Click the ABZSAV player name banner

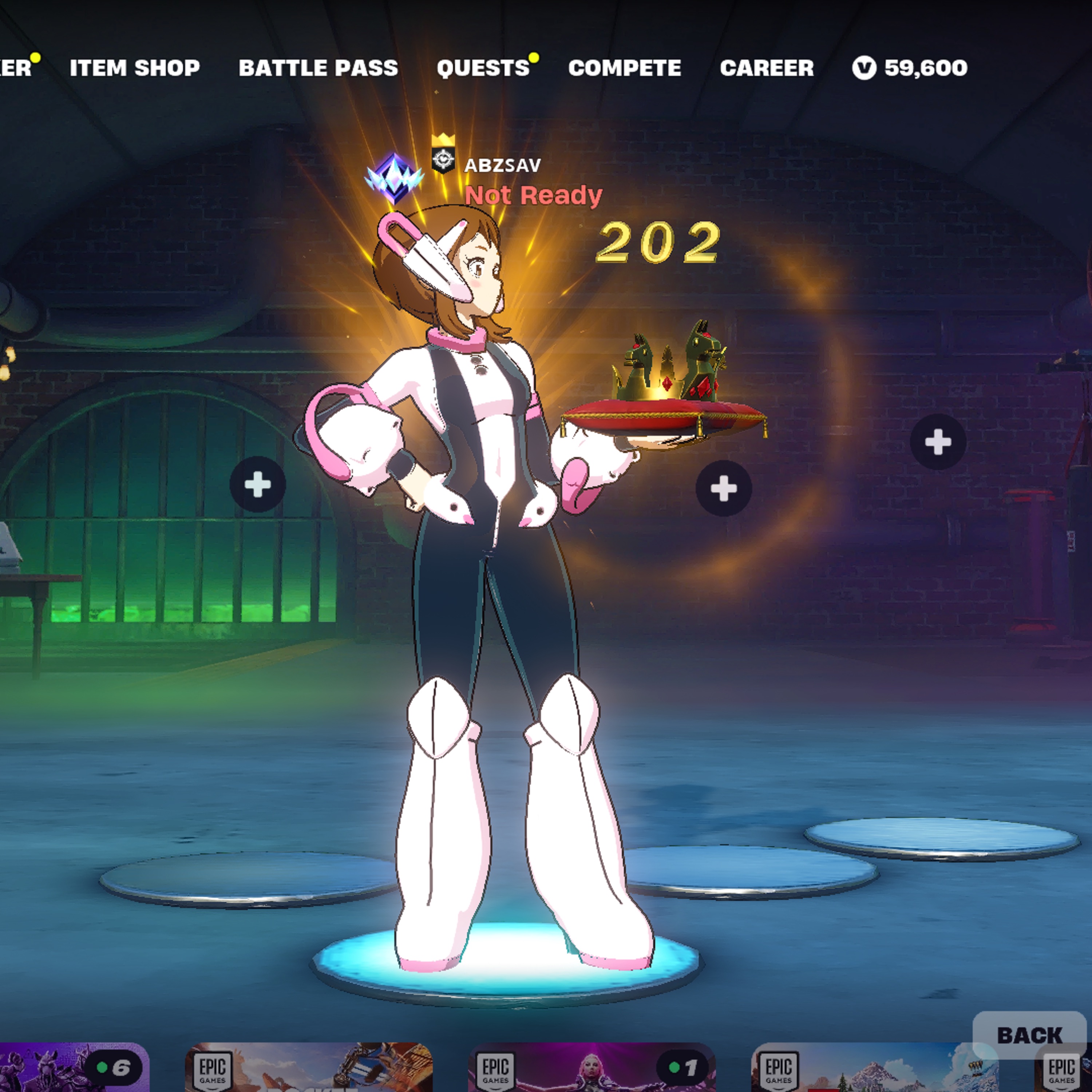pyautogui.click(x=502, y=165)
